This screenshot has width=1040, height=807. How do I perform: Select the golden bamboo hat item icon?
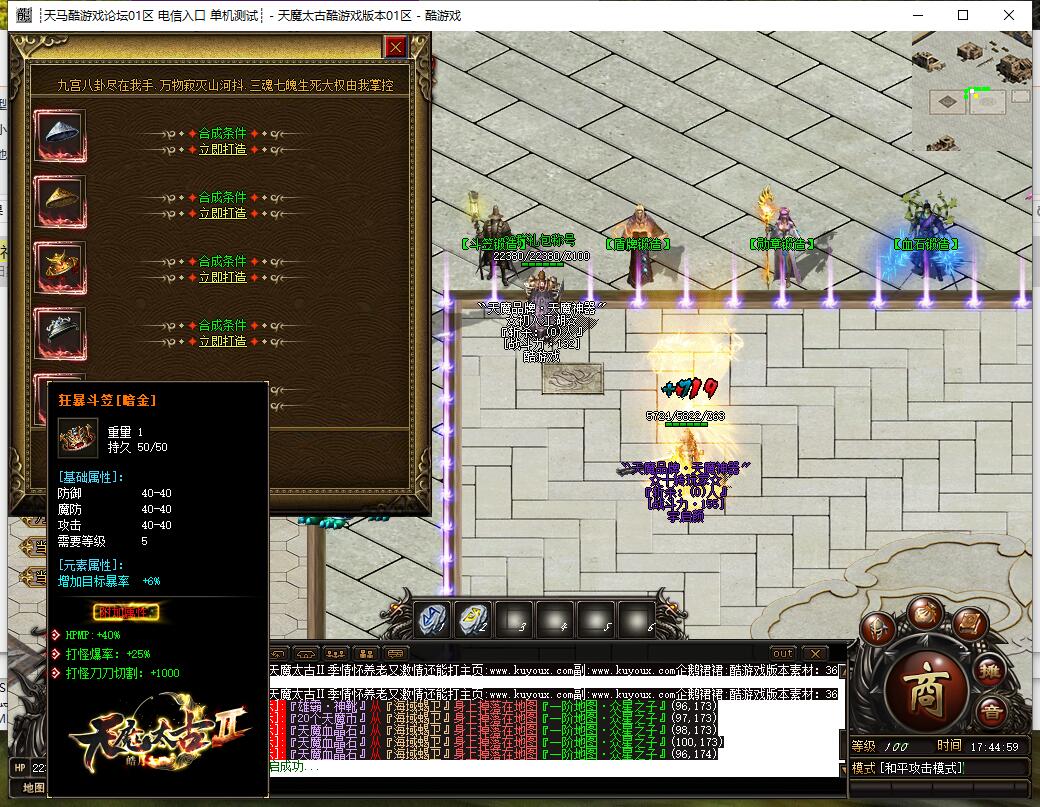click(x=60, y=199)
